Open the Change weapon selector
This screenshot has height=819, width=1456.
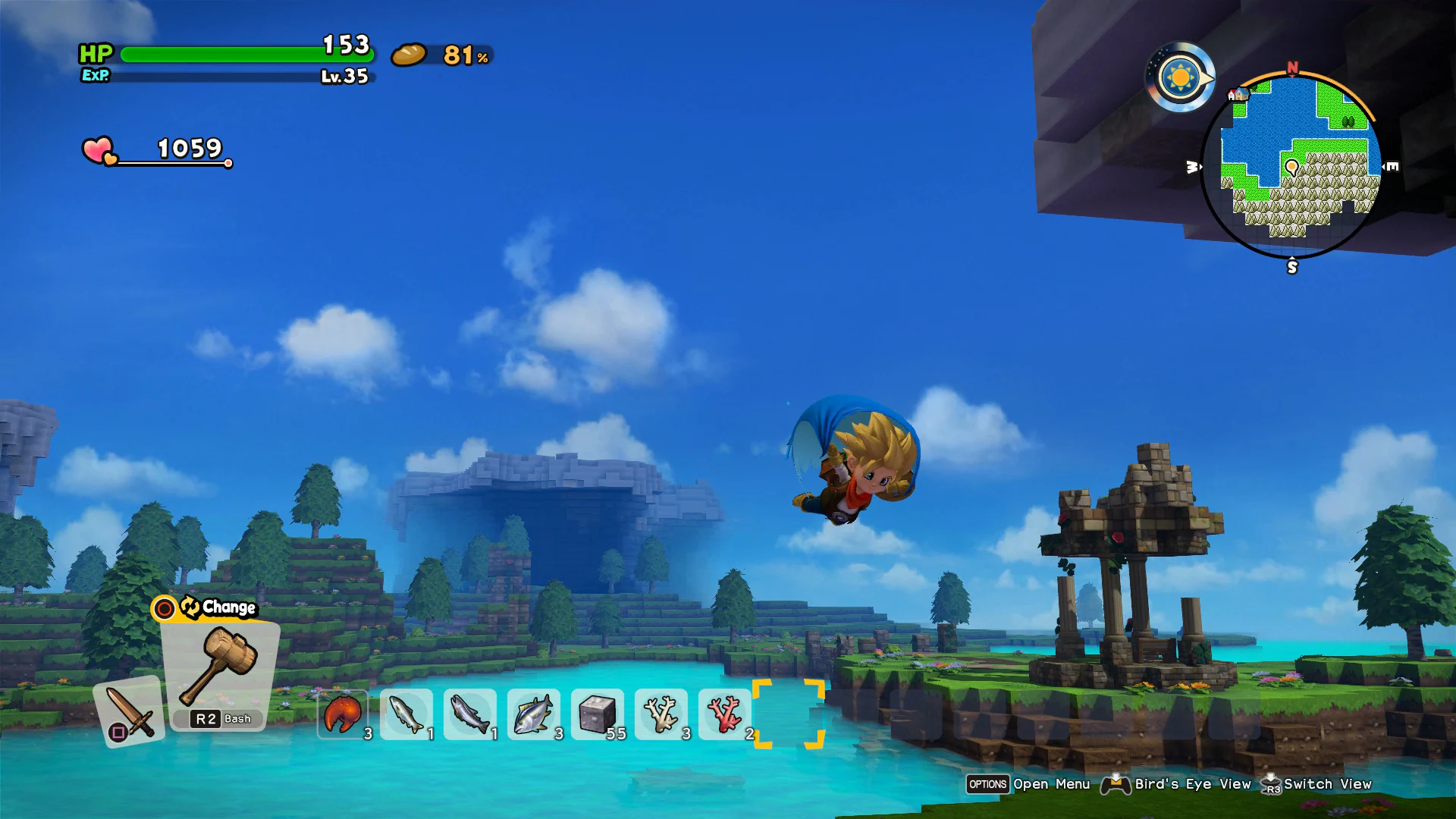[x=206, y=607]
